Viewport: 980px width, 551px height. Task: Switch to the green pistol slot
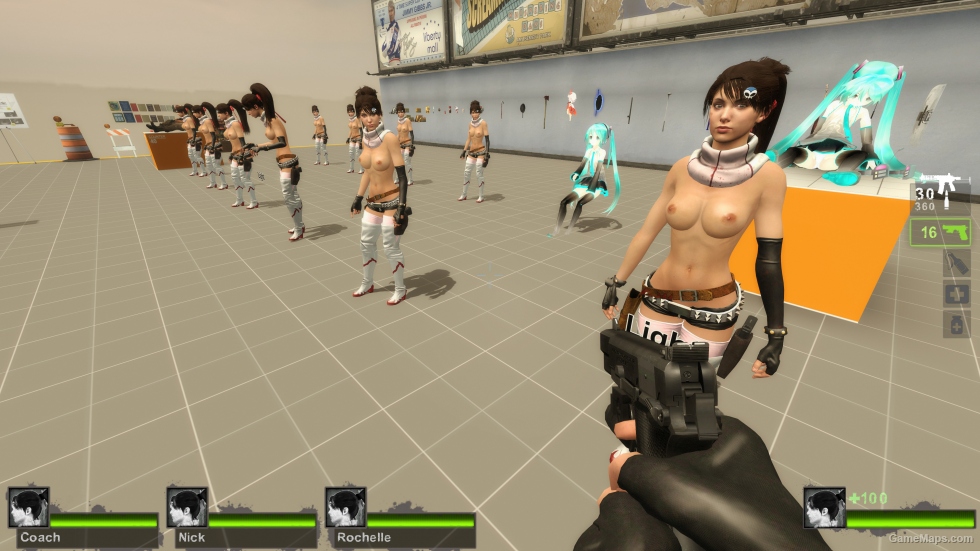pos(943,233)
